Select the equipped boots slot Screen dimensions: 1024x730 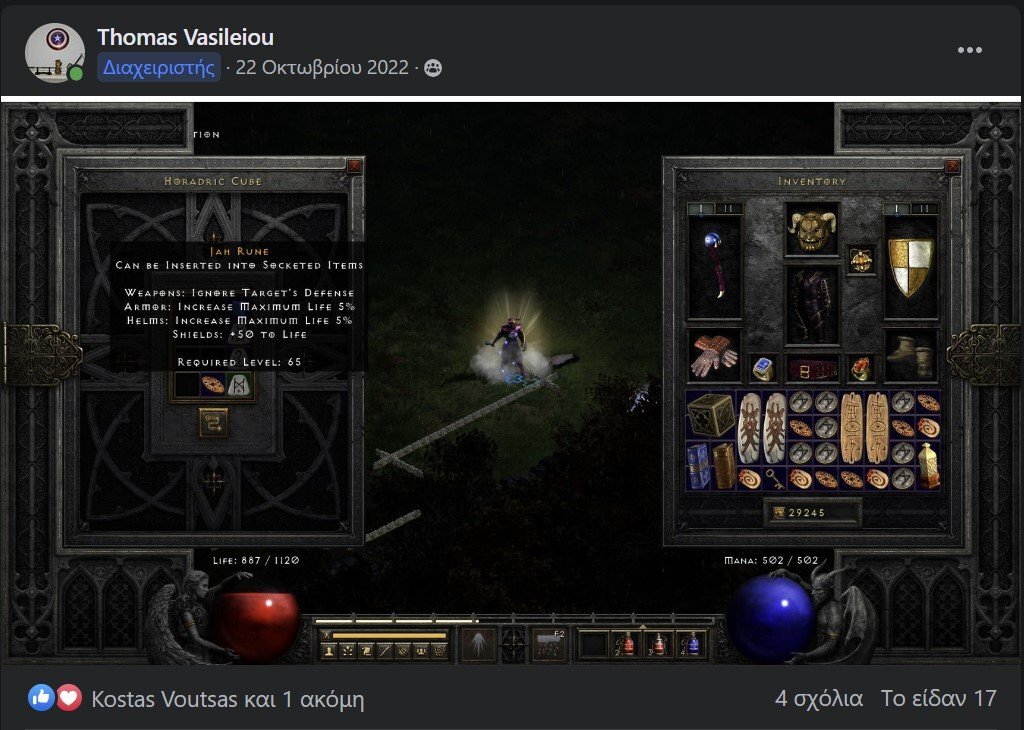click(910, 354)
